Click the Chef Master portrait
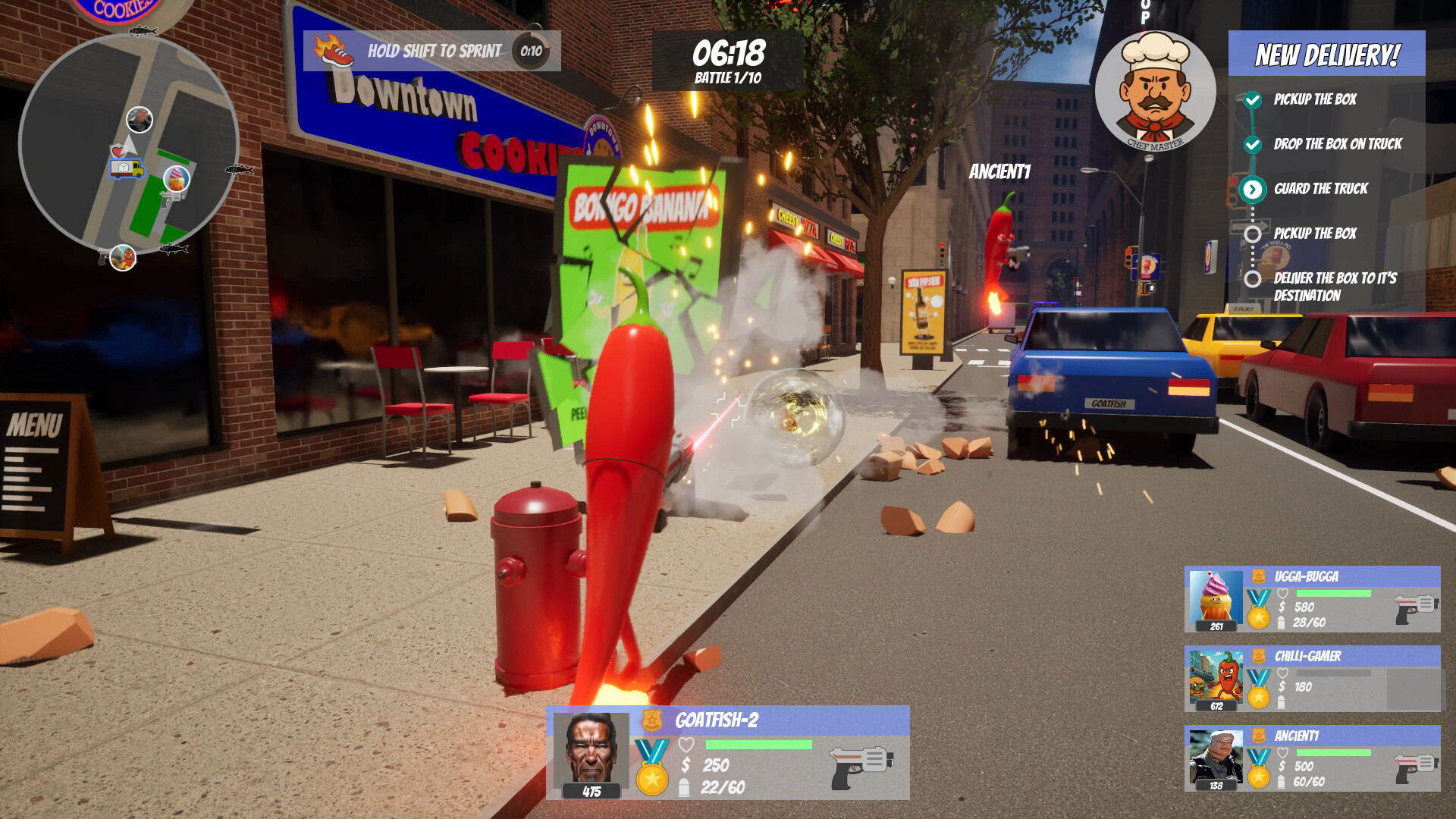This screenshot has width=1456, height=819. coord(1155,89)
